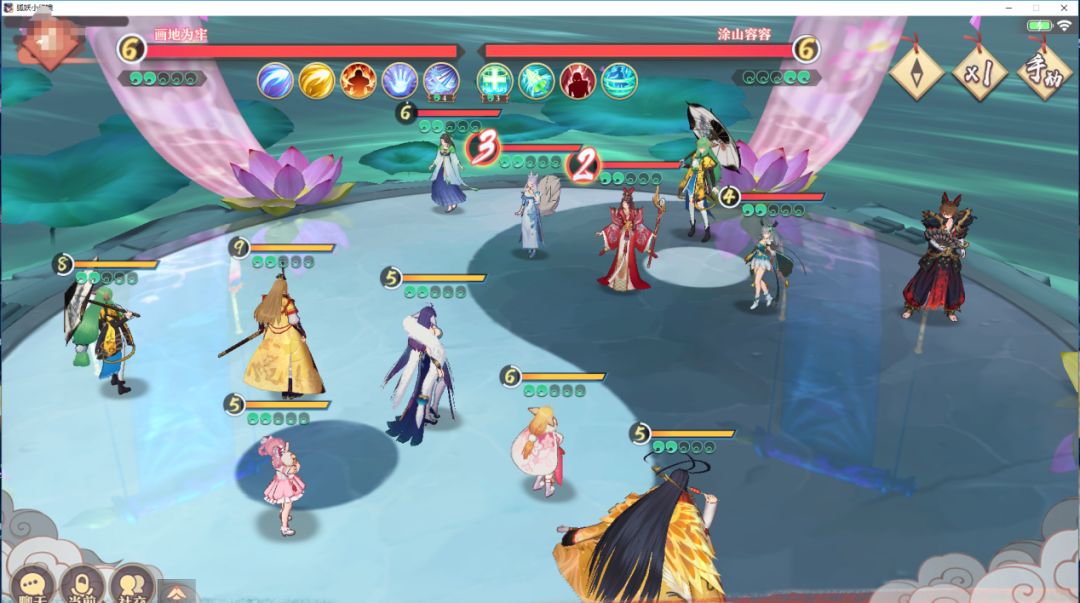This screenshot has height=603, width=1080.
Task: Open the 社交 social friends button
Action: pos(131,584)
